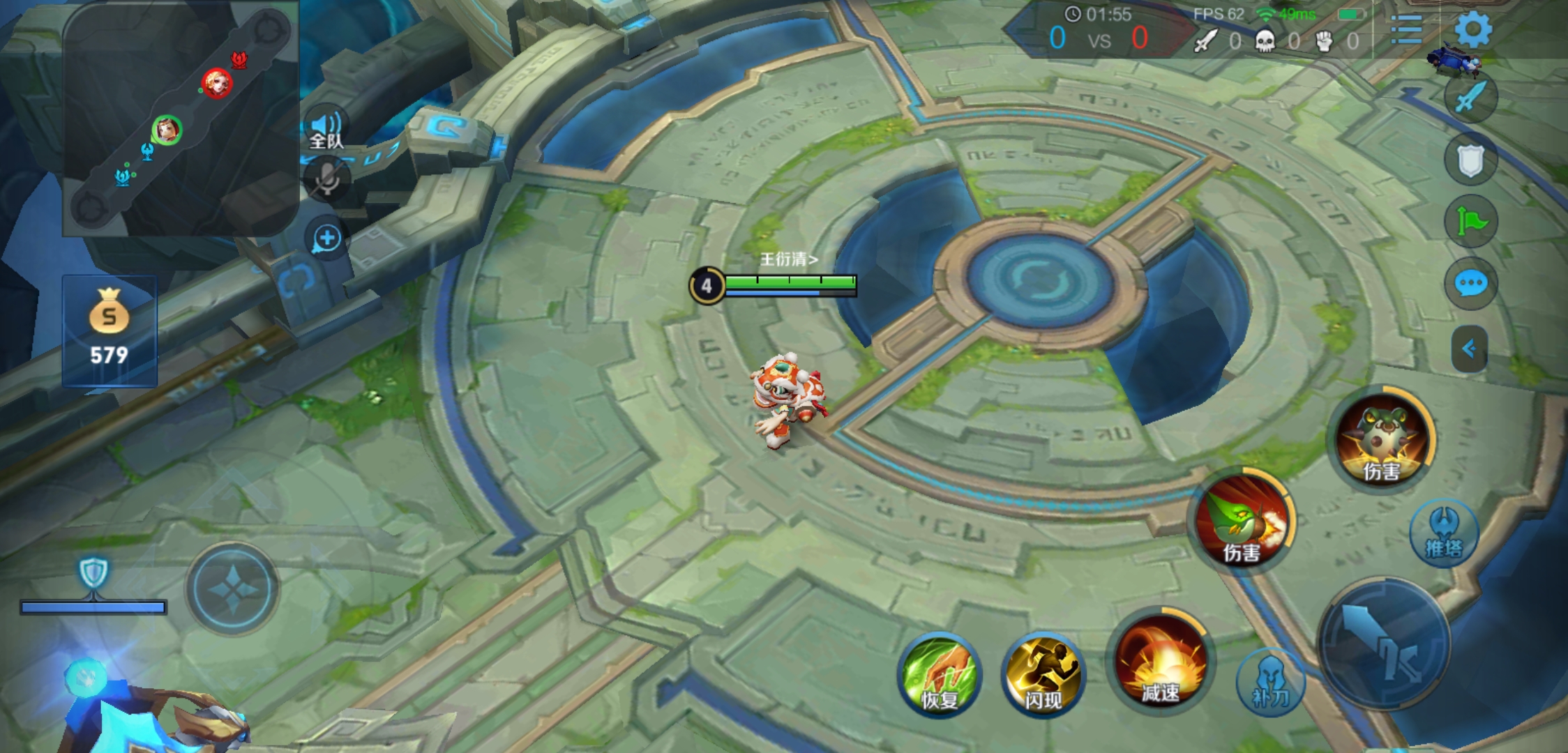Viewport: 1568px width, 753px height.
Task: Open the quick chat bubble
Action: (1470, 284)
